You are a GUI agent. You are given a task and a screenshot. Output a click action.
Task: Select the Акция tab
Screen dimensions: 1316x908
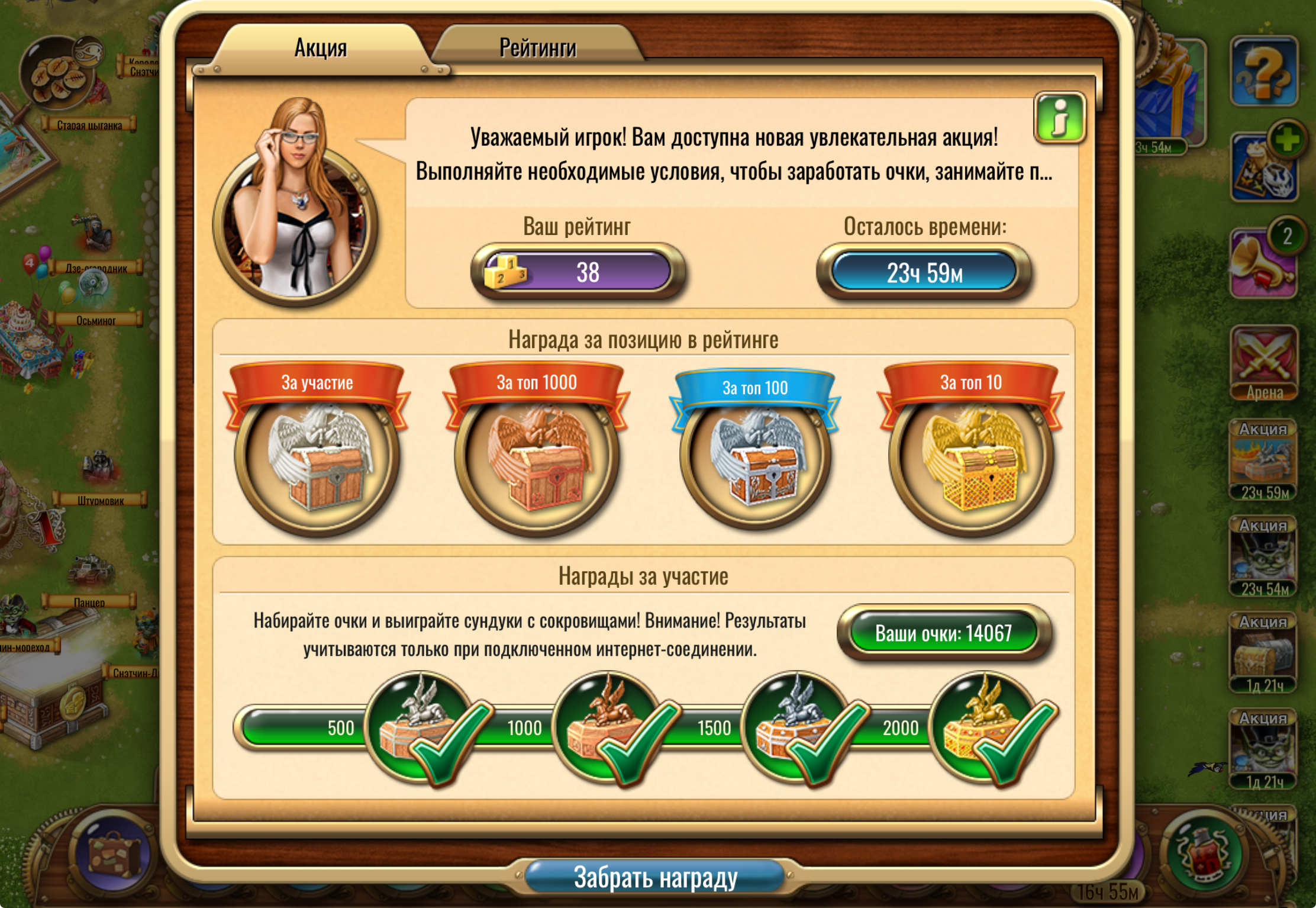pos(321,47)
